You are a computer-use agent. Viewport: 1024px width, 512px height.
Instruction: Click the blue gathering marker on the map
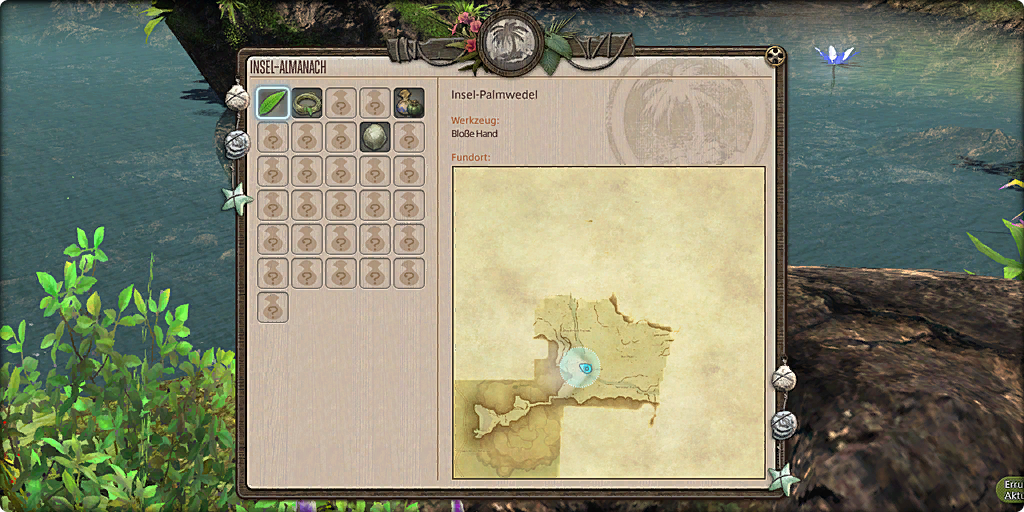[x=583, y=368]
